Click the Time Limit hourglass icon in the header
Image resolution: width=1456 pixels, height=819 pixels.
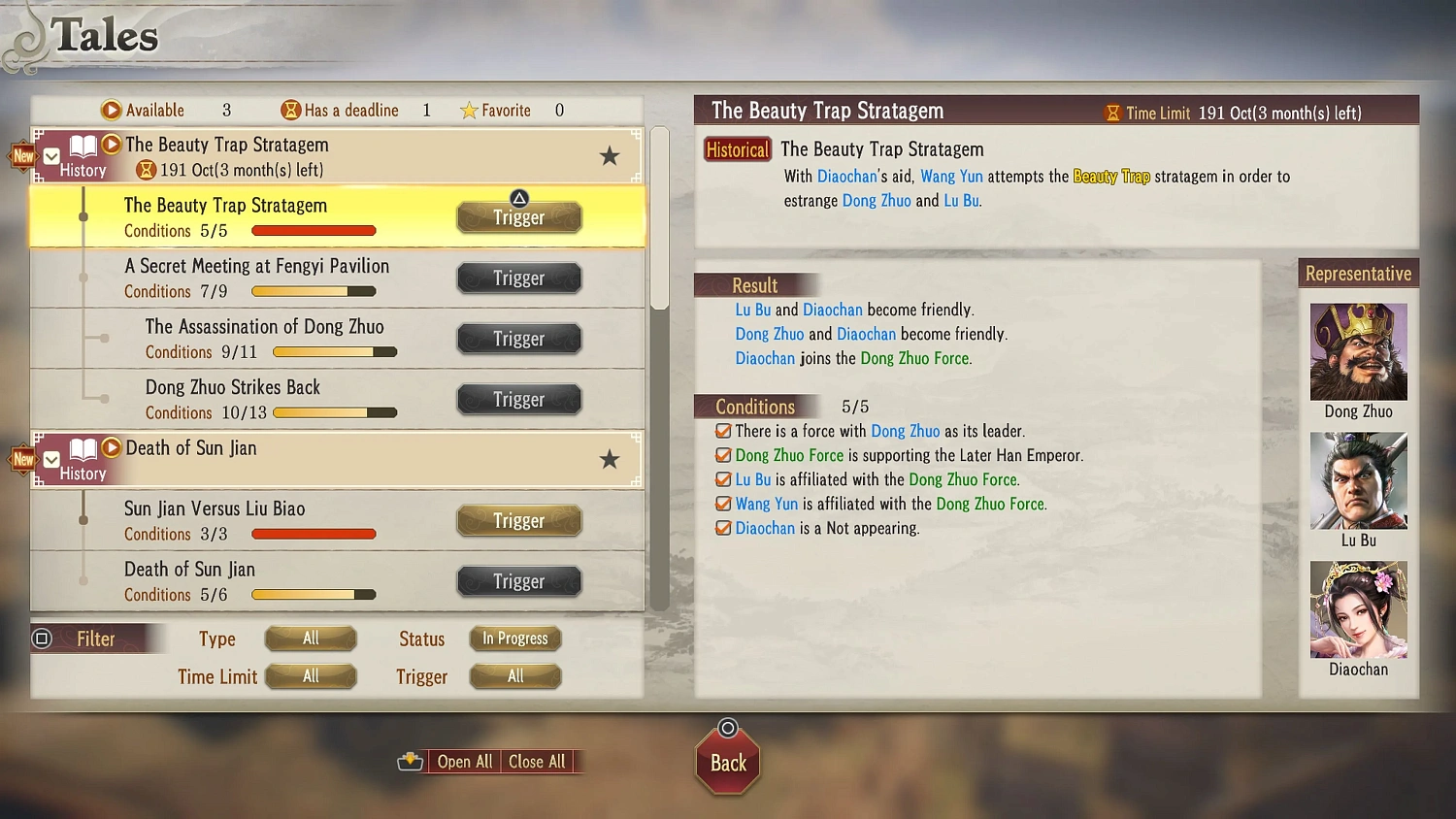coord(1111,113)
